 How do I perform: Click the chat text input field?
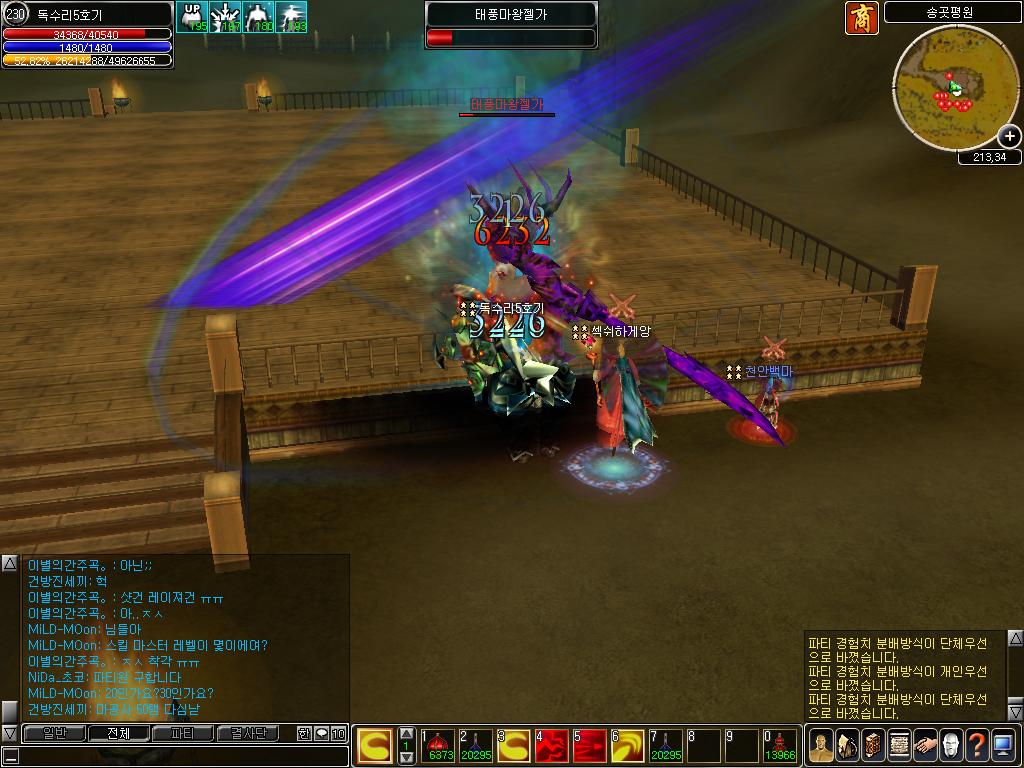point(180,757)
